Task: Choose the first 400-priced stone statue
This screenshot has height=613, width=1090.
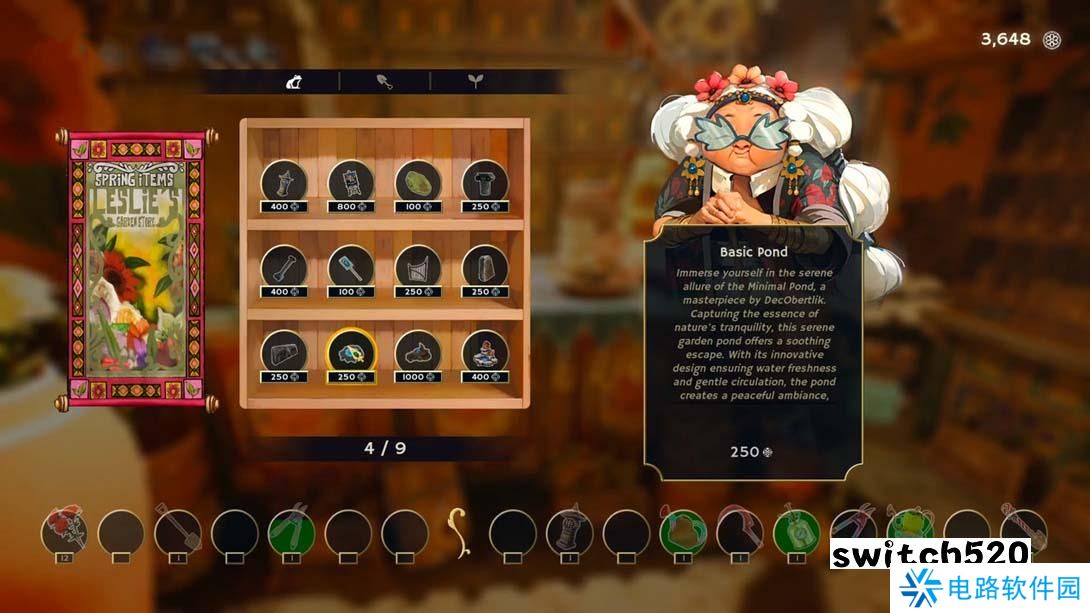Action: tap(284, 182)
